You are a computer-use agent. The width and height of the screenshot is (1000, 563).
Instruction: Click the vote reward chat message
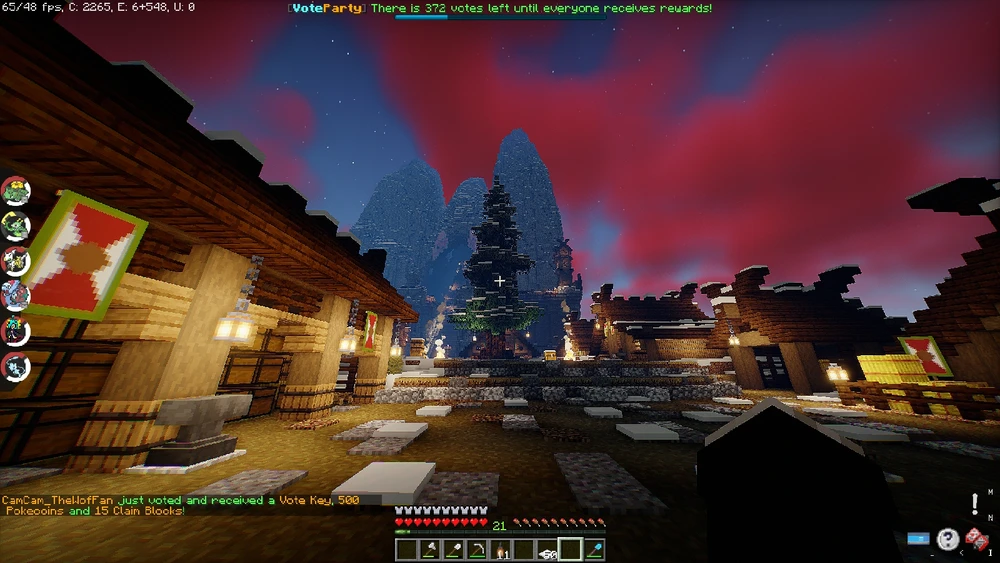(x=180, y=505)
